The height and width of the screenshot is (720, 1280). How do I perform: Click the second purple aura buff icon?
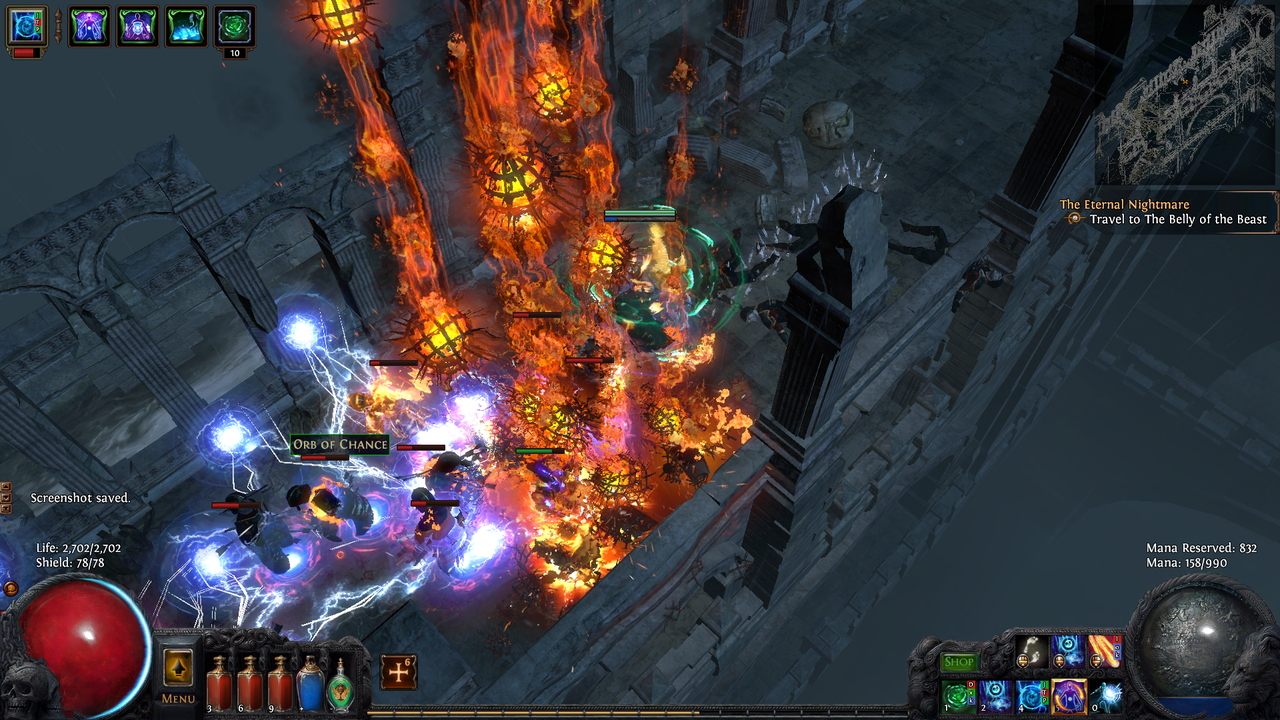[x=137, y=26]
